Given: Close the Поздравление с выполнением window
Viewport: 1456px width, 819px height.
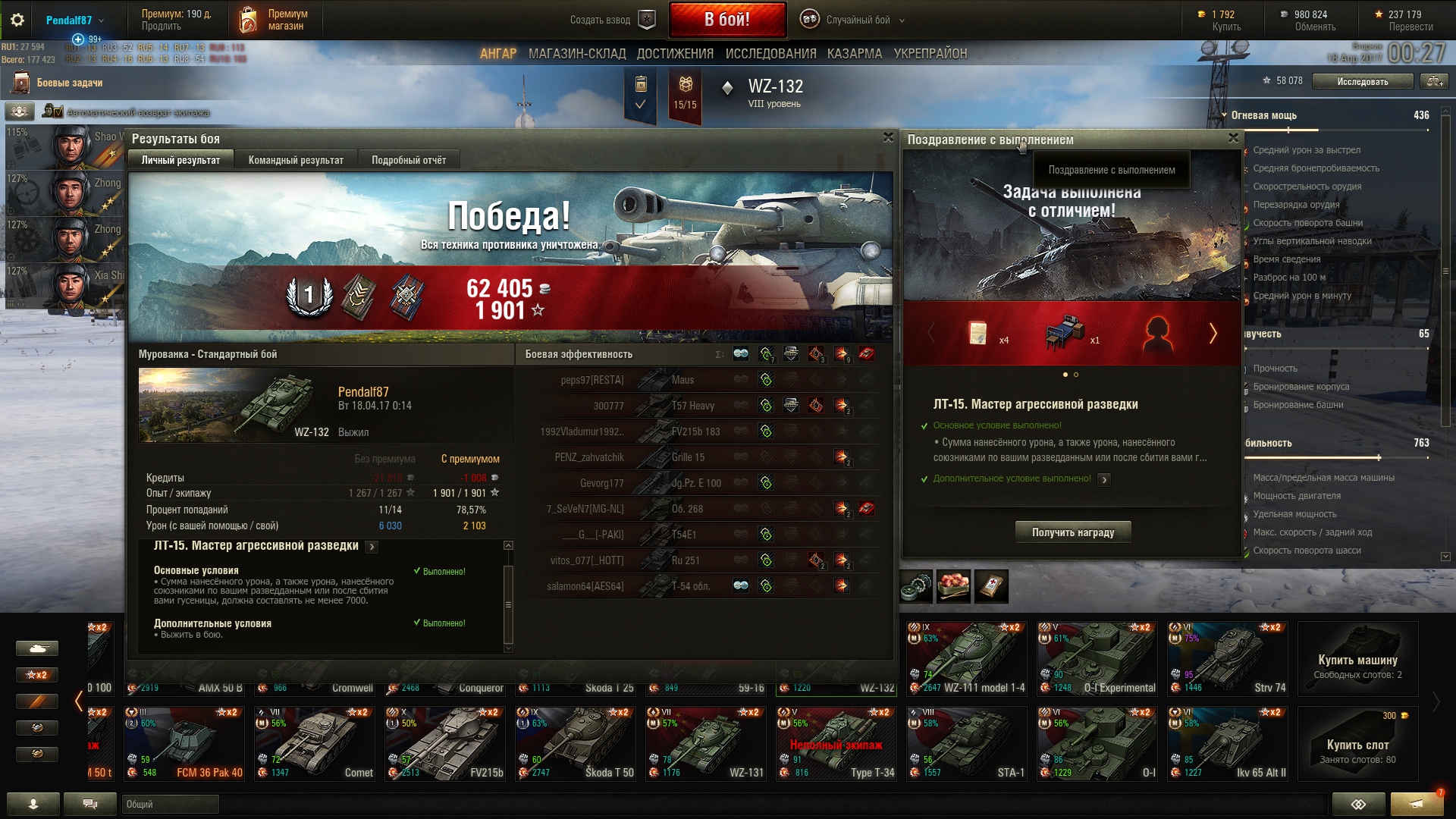Looking at the screenshot, I should (x=1233, y=138).
